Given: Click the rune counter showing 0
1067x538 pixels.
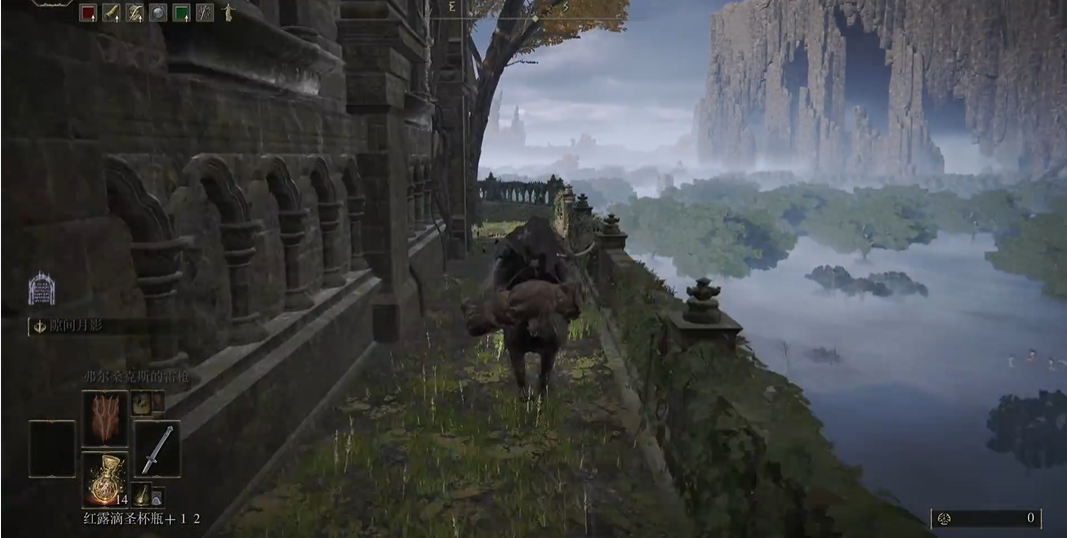Looking at the screenshot, I should 987,518.
